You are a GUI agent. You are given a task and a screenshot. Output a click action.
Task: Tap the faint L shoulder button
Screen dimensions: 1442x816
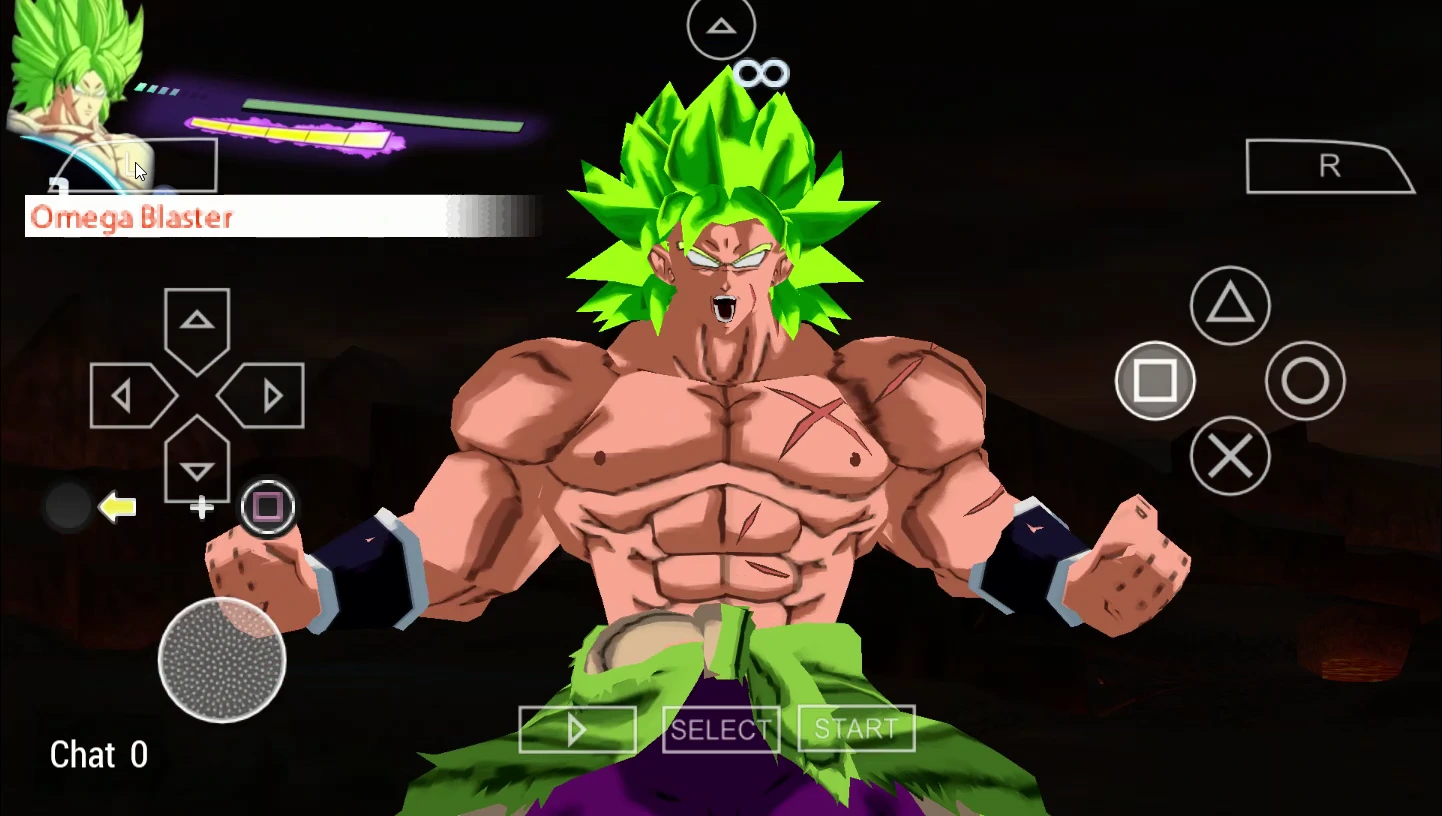(136, 166)
